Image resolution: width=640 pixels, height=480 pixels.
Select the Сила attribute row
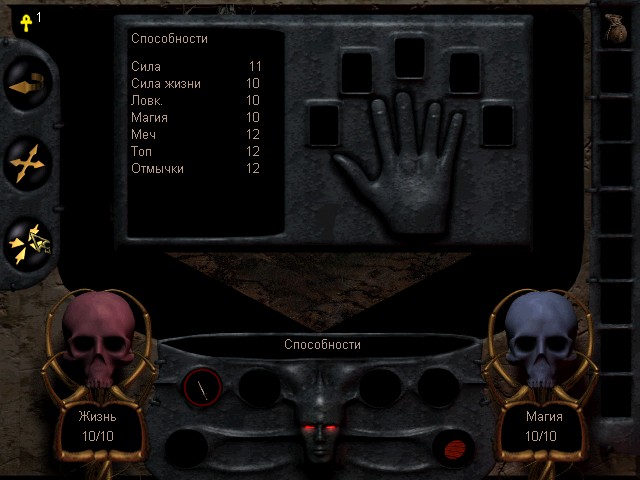click(196, 66)
